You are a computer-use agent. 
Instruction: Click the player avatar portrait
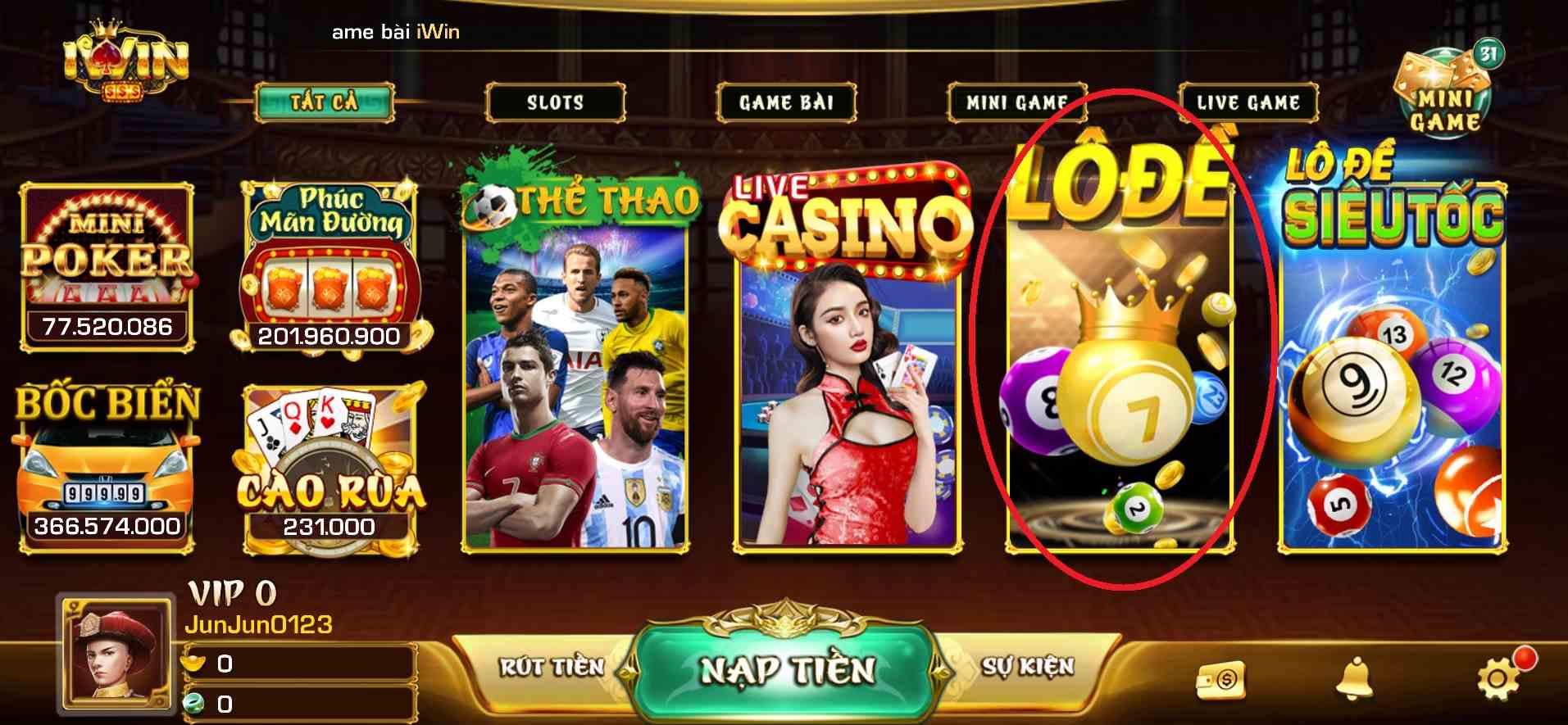(x=116, y=655)
